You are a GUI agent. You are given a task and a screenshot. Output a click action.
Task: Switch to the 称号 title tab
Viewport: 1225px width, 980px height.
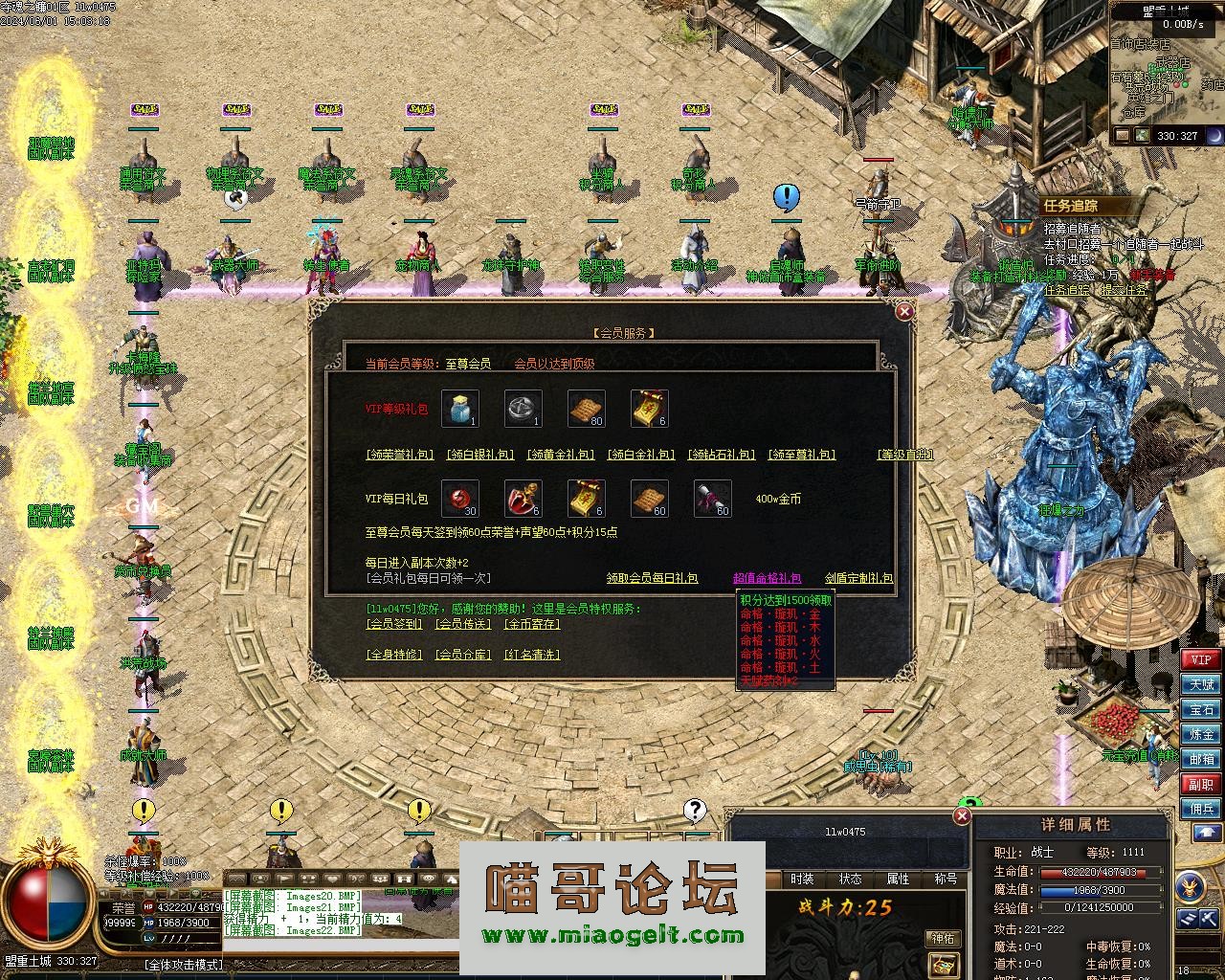pos(946,879)
